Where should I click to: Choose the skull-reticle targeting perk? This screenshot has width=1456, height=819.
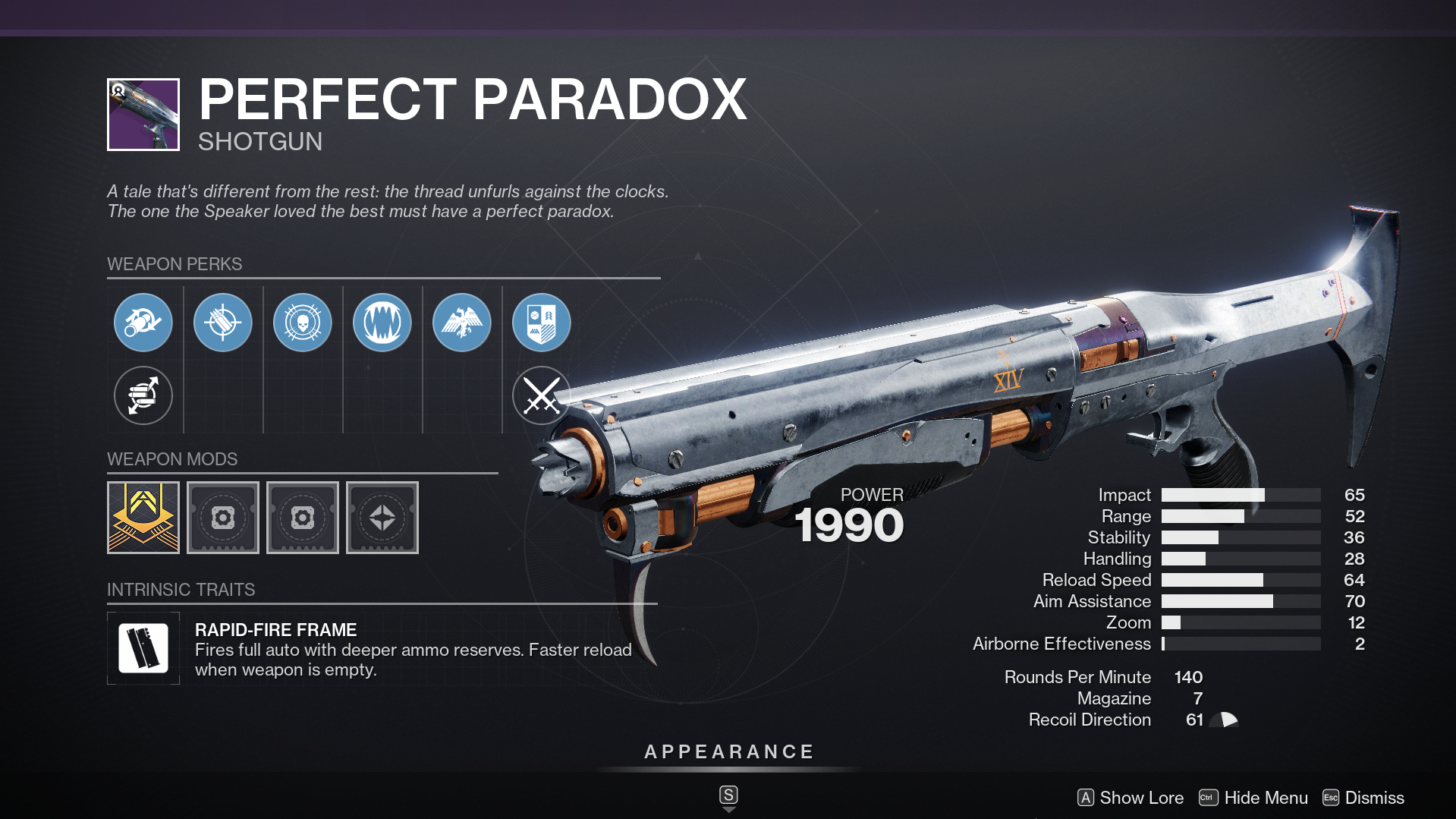click(303, 322)
